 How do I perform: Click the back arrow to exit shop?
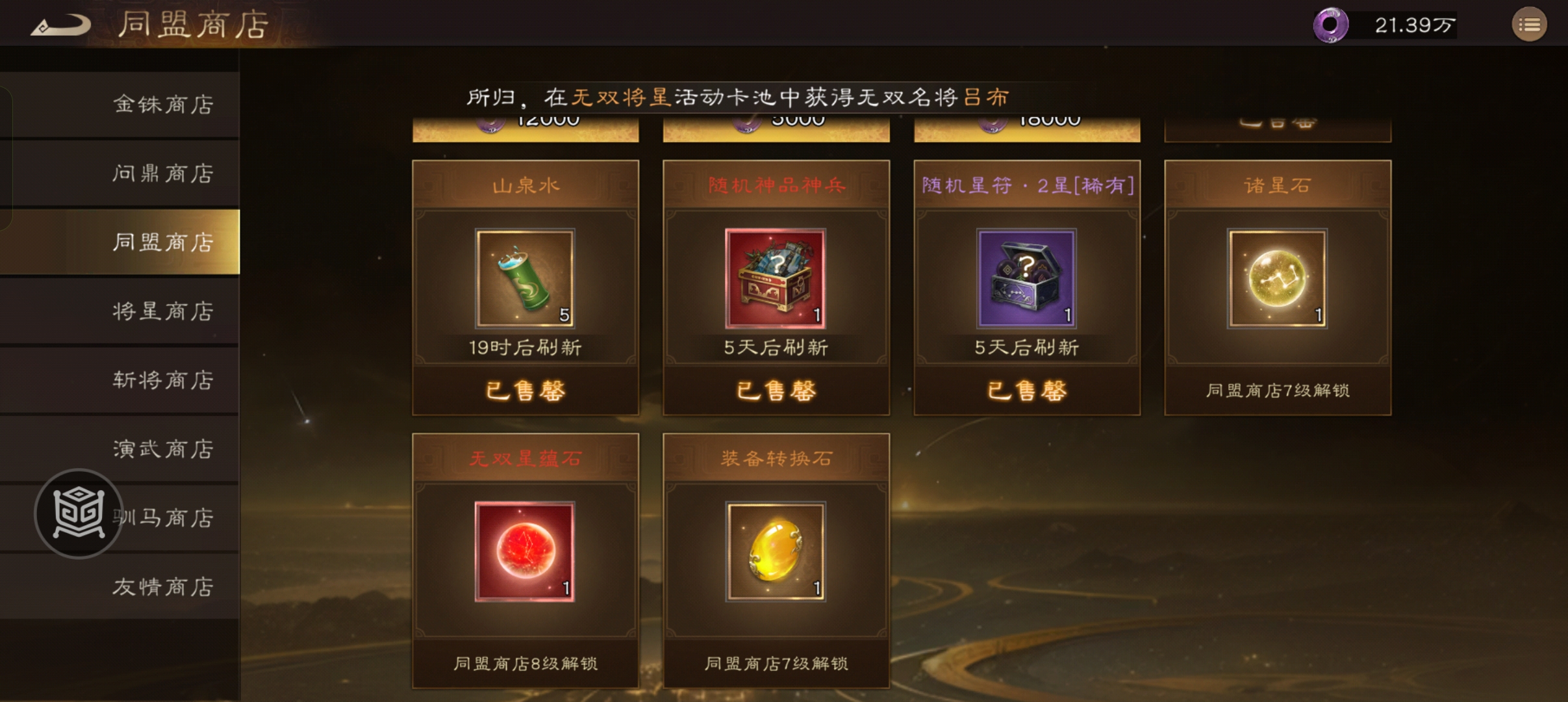pyautogui.click(x=62, y=24)
